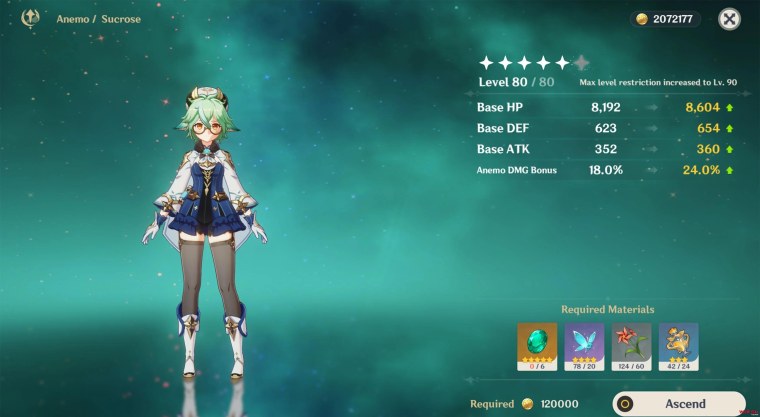Click the Anemo element icon beside Sucrose's name

(30, 17)
